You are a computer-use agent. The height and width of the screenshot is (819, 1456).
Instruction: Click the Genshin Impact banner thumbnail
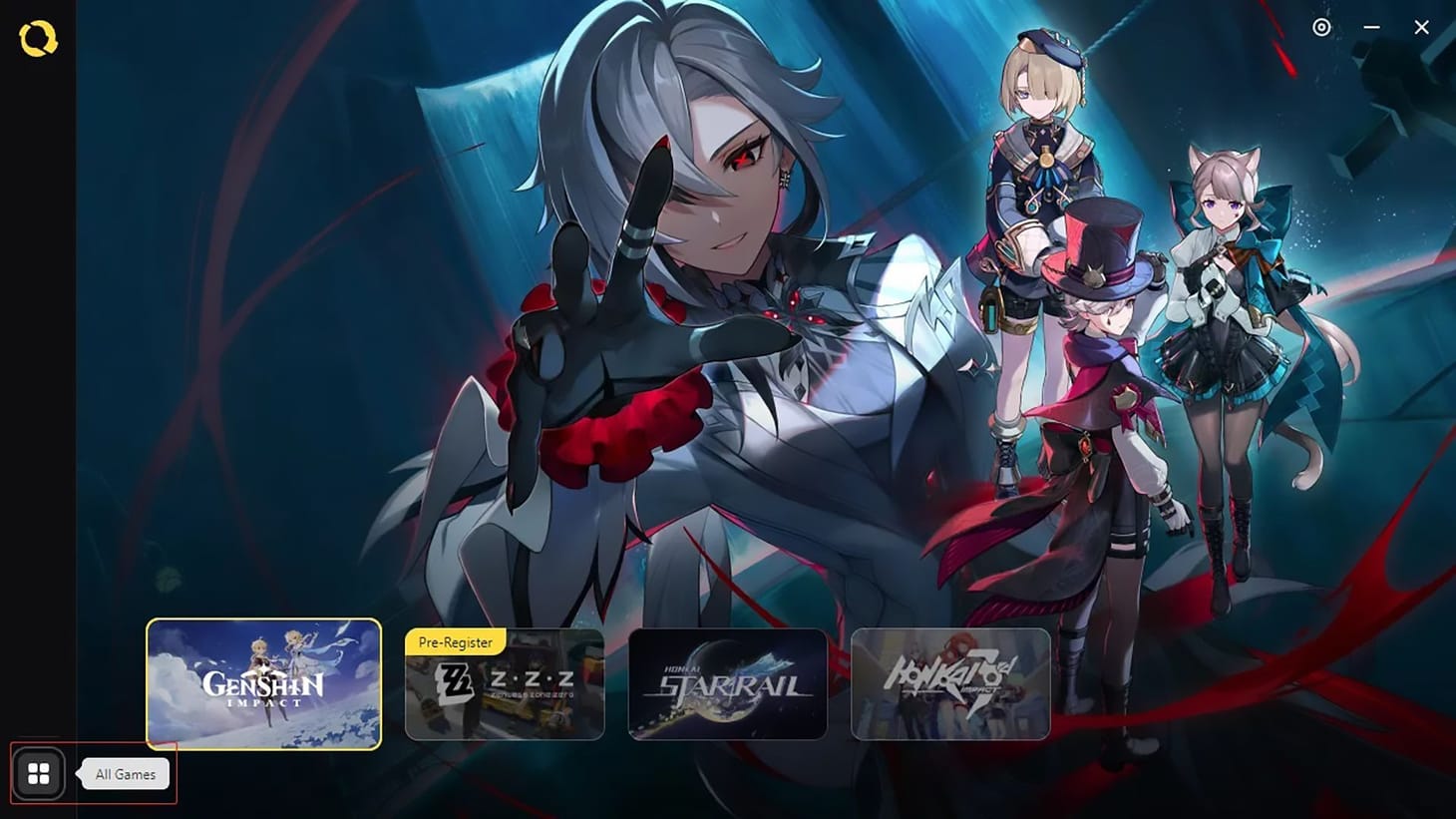coord(262,685)
